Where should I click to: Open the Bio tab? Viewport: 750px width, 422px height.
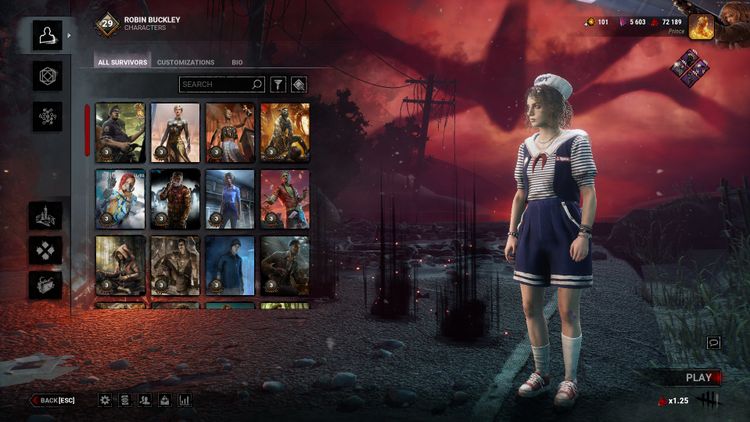pyautogui.click(x=237, y=62)
